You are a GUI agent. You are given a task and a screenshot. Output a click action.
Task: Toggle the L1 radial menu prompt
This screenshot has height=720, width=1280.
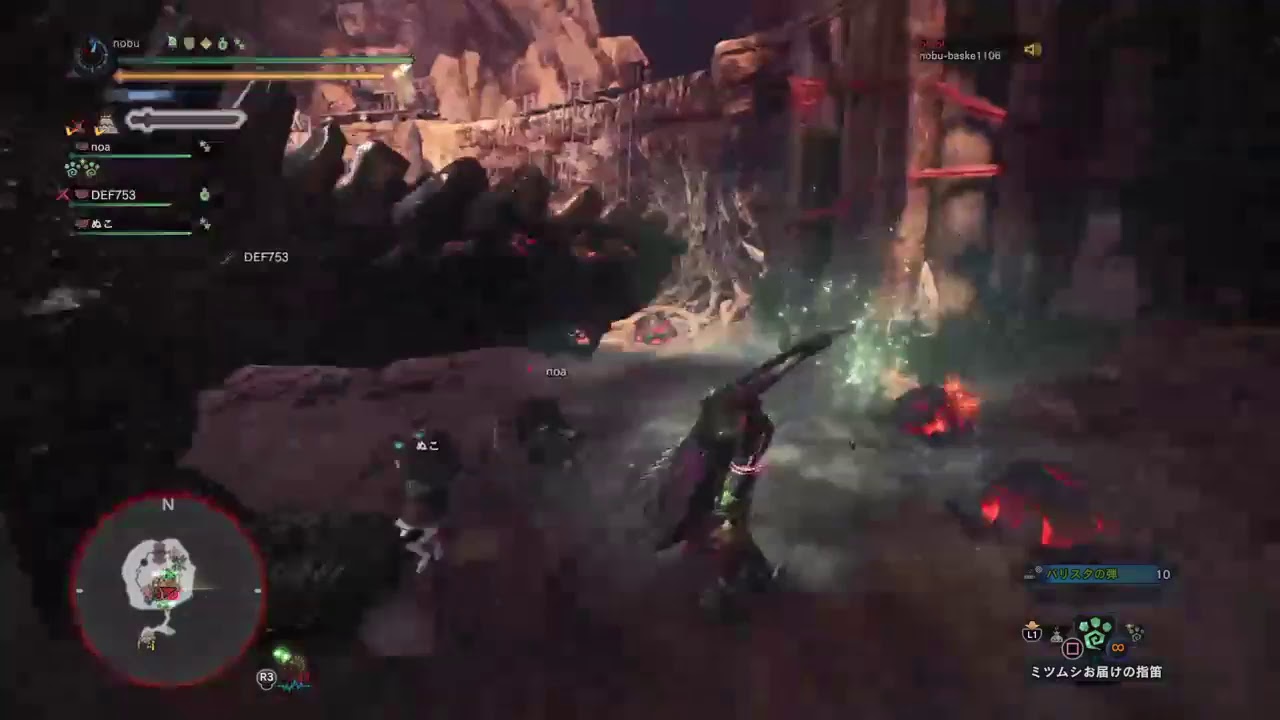[x=1033, y=633]
